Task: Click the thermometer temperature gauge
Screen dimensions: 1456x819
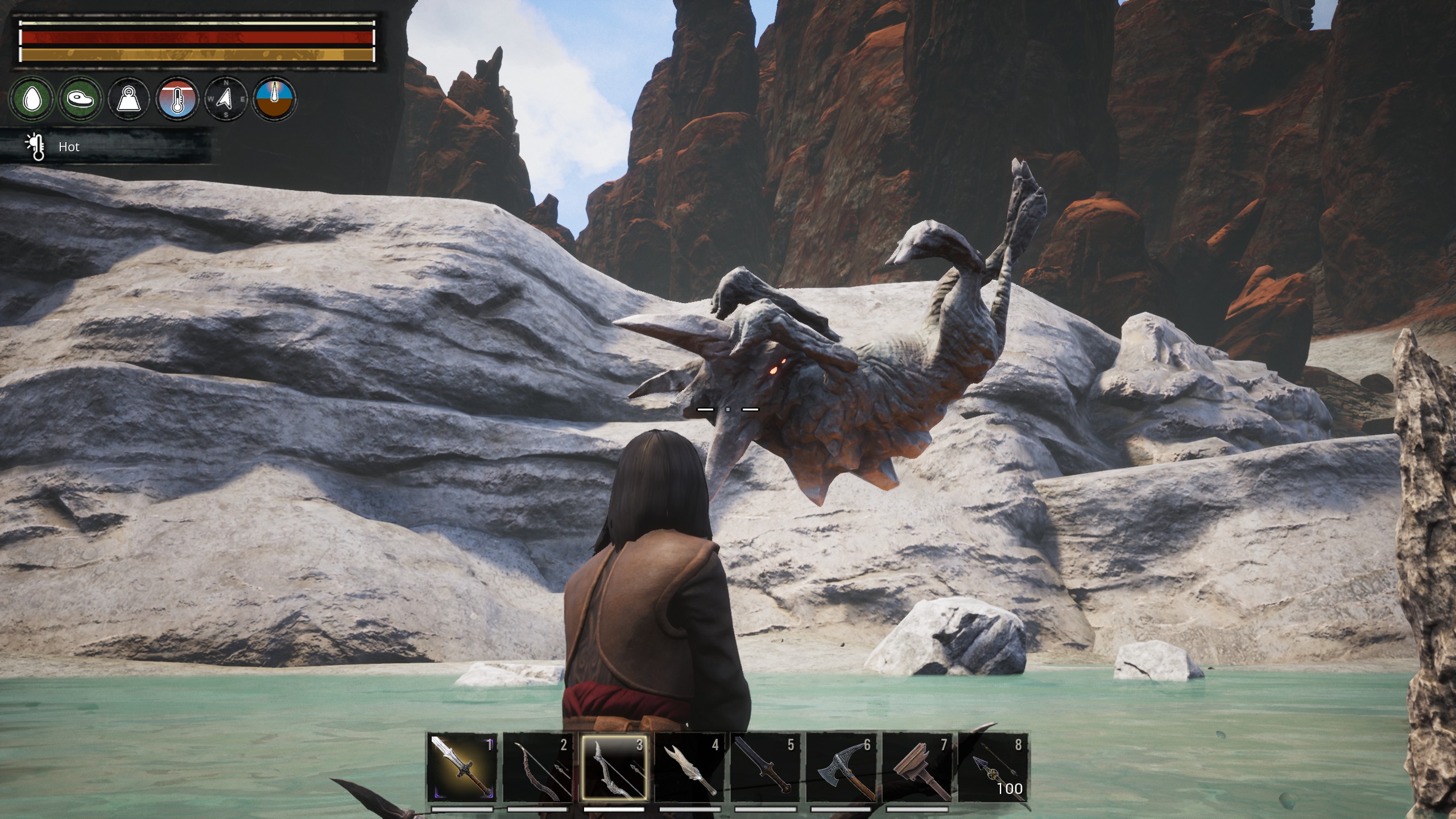Action: coord(177,99)
